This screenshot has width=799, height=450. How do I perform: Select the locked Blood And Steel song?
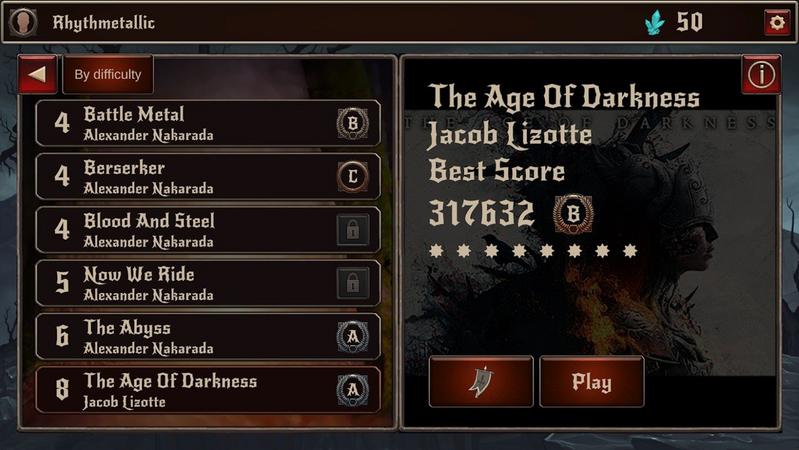coord(207,229)
